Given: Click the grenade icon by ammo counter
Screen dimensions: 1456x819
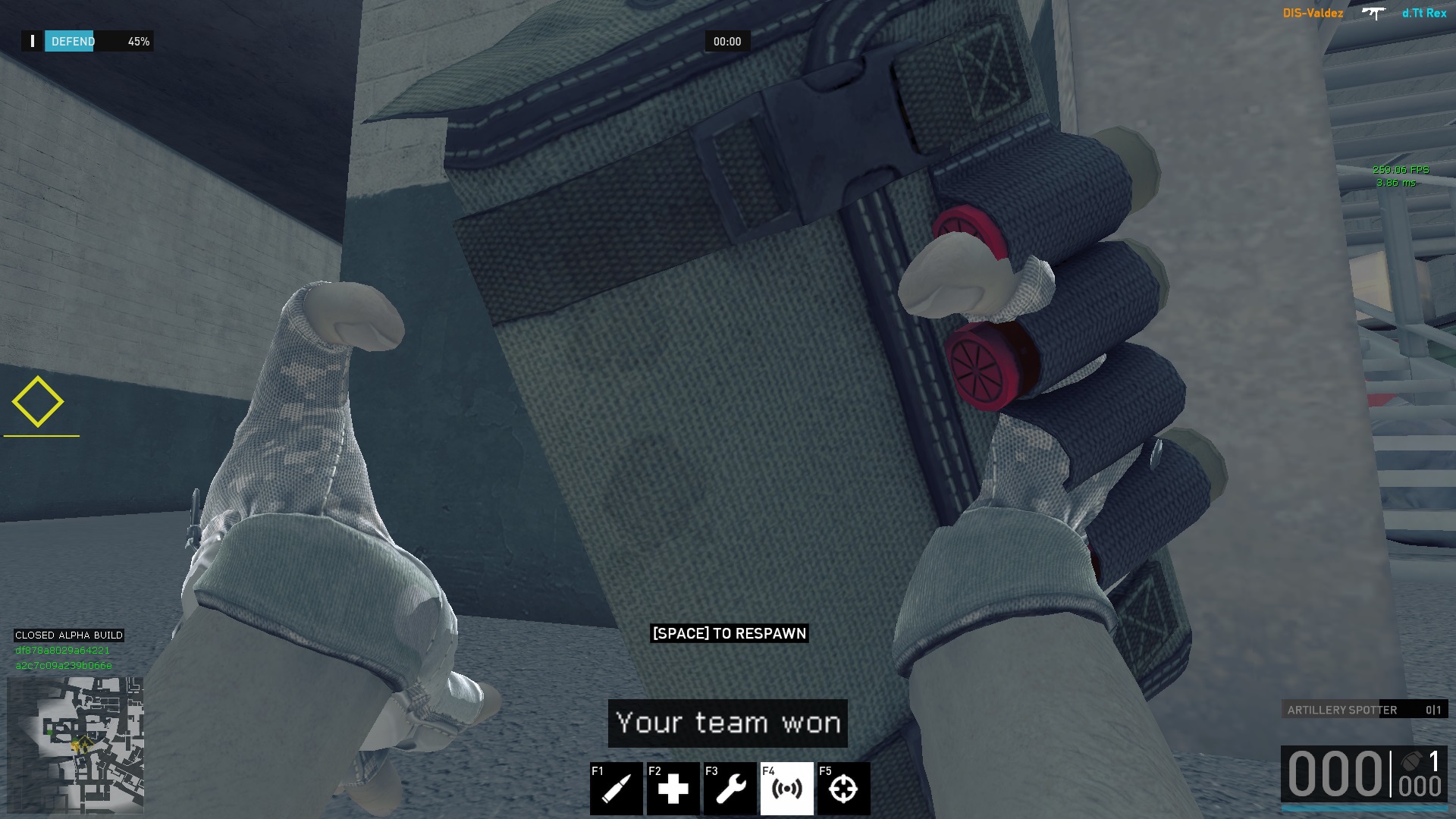Looking at the screenshot, I should point(1411,761).
